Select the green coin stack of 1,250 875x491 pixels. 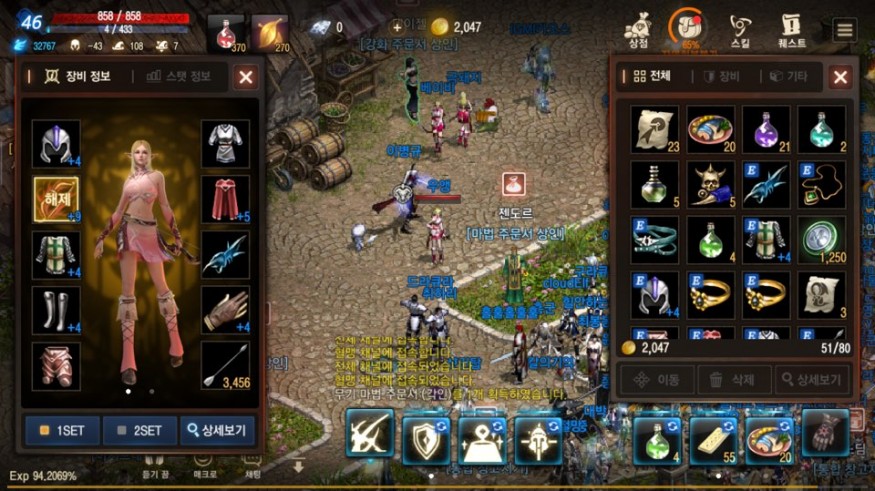(822, 240)
